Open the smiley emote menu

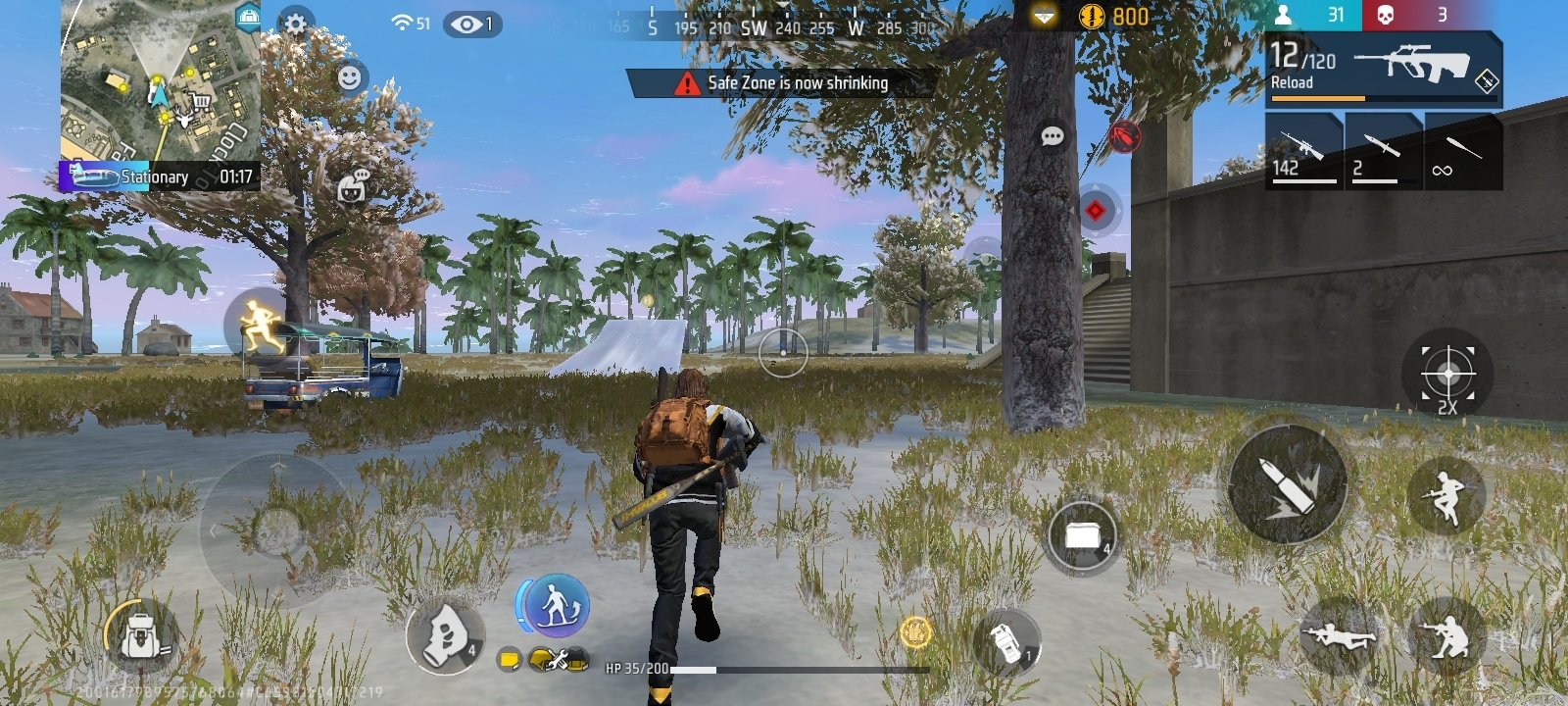350,77
